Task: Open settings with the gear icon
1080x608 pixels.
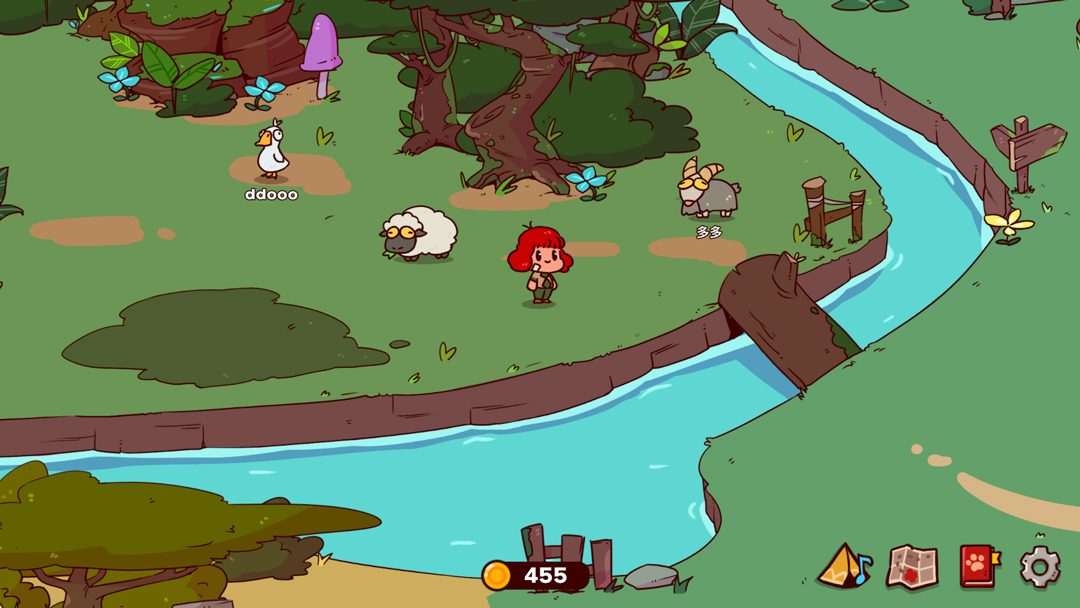Action: point(1040,567)
